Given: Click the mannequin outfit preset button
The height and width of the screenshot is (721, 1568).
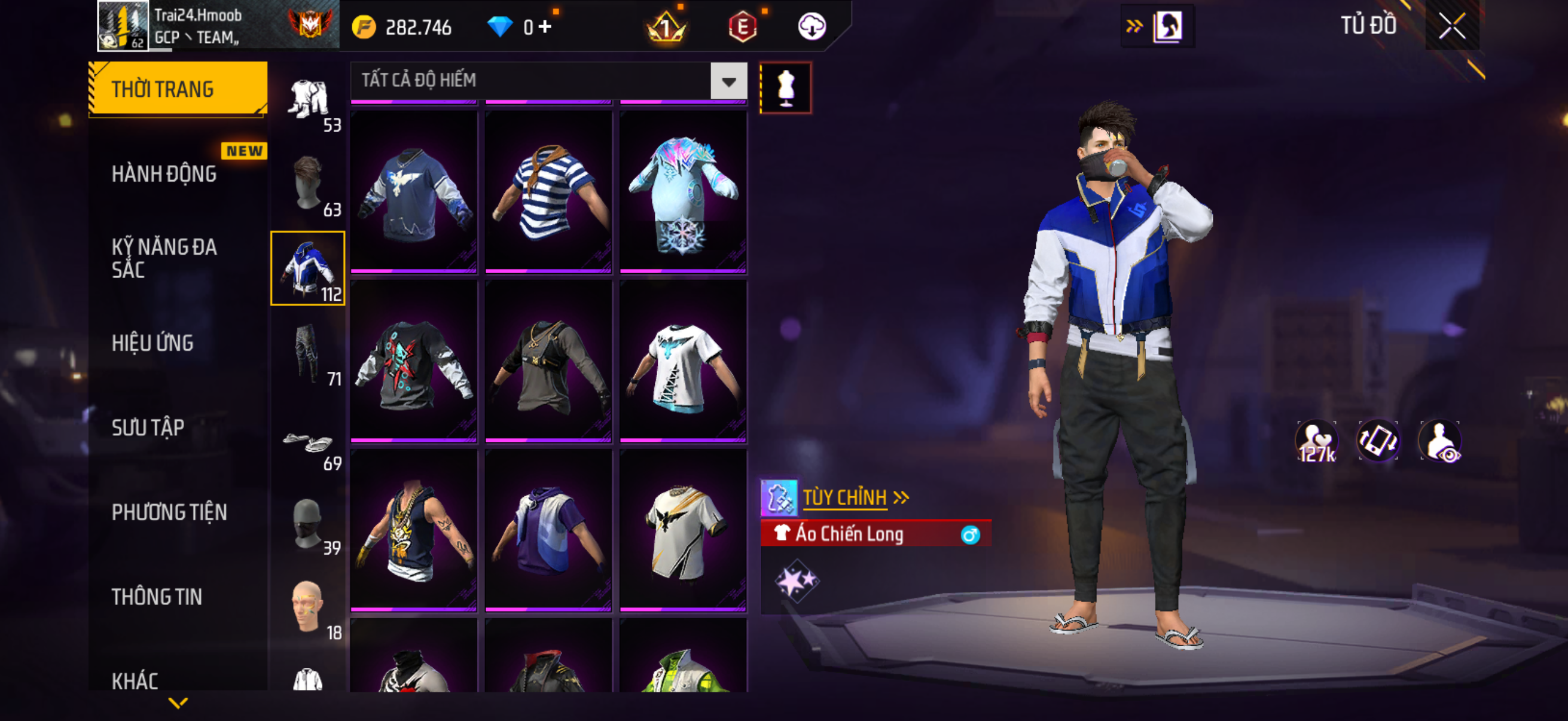Looking at the screenshot, I should pyautogui.click(x=785, y=88).
